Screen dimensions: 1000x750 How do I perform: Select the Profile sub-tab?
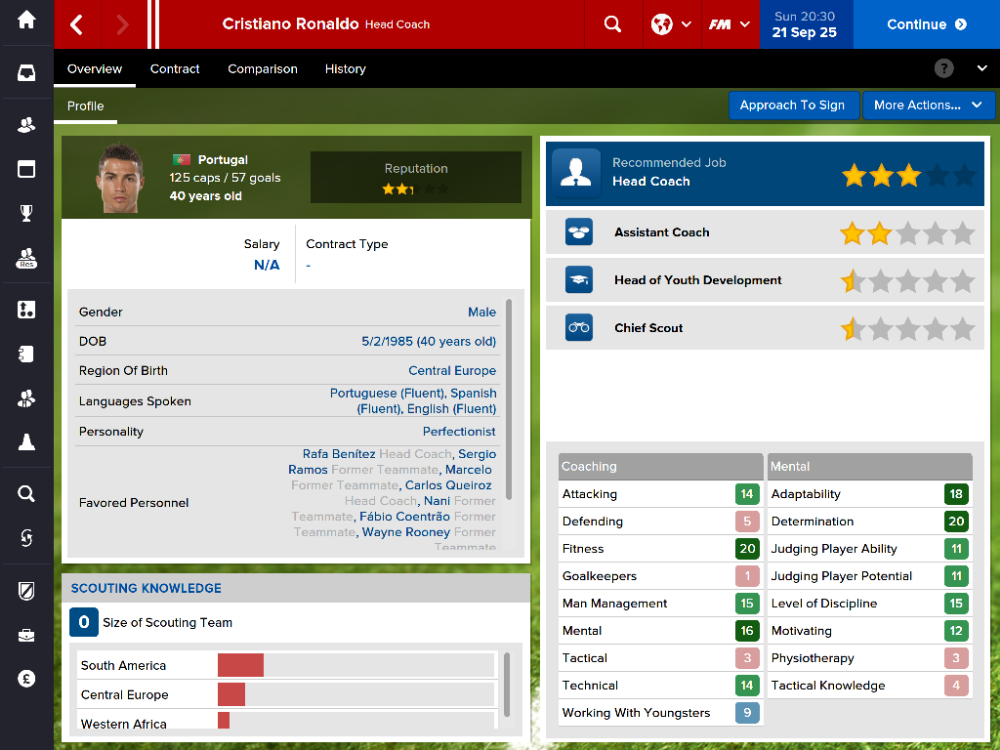(x=86, y=106)
